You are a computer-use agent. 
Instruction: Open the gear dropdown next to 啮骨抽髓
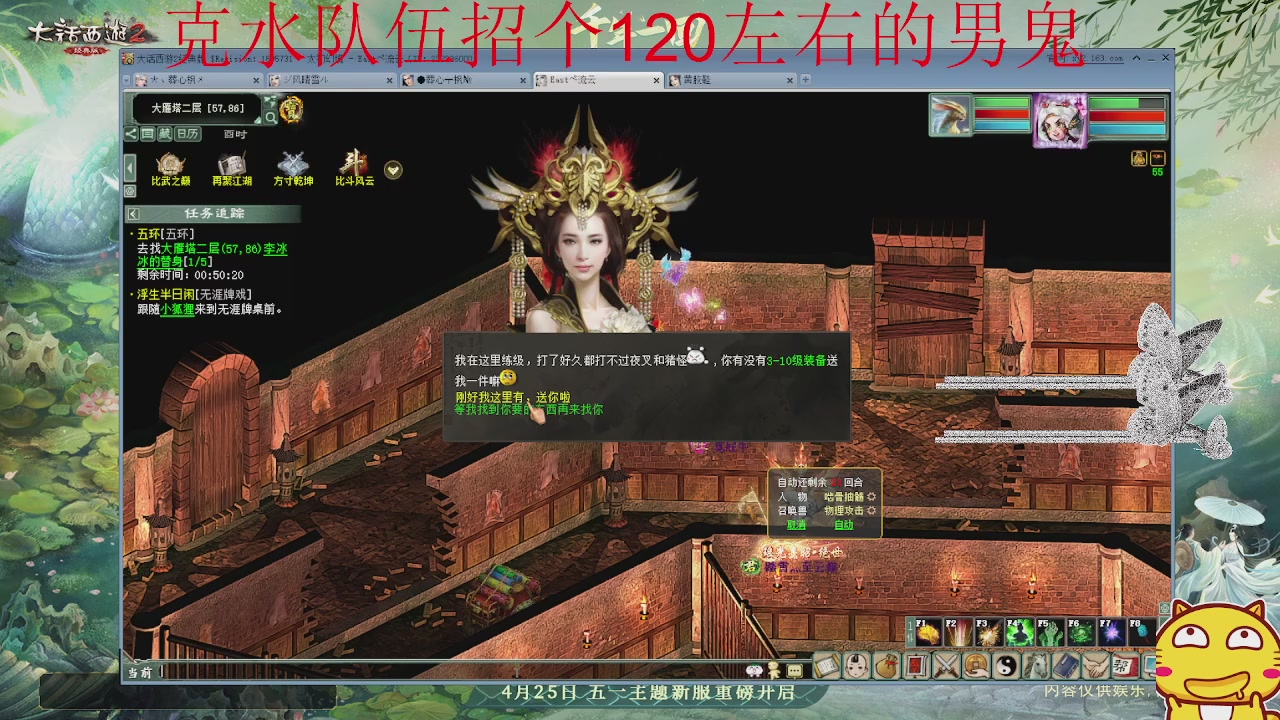(x=870, y=497)
